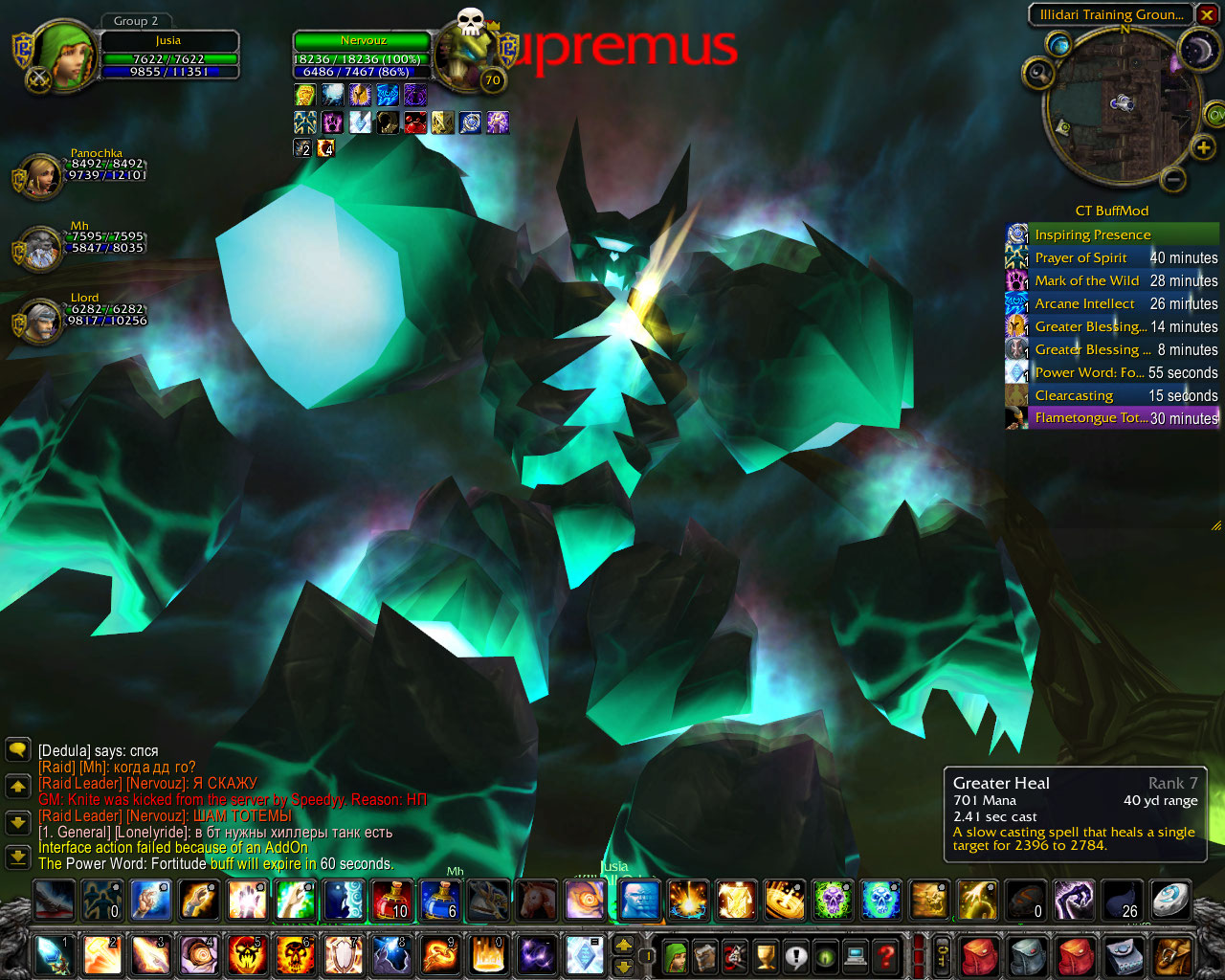Page the action bar up arrow
The image size is (1225, 980).
pyautogui.click(x=623, y=945)
